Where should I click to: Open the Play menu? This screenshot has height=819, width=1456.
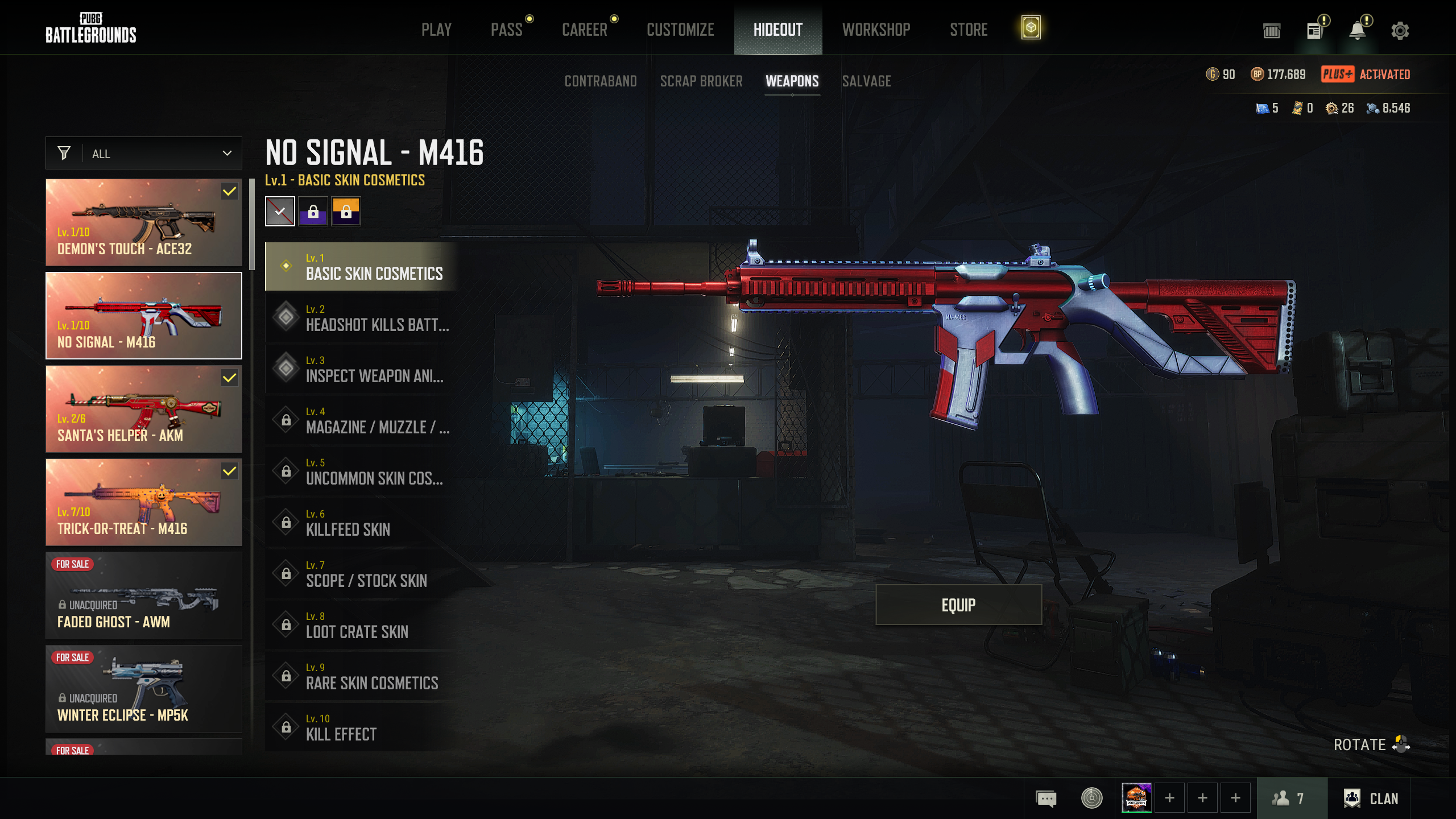click(436, 30)
